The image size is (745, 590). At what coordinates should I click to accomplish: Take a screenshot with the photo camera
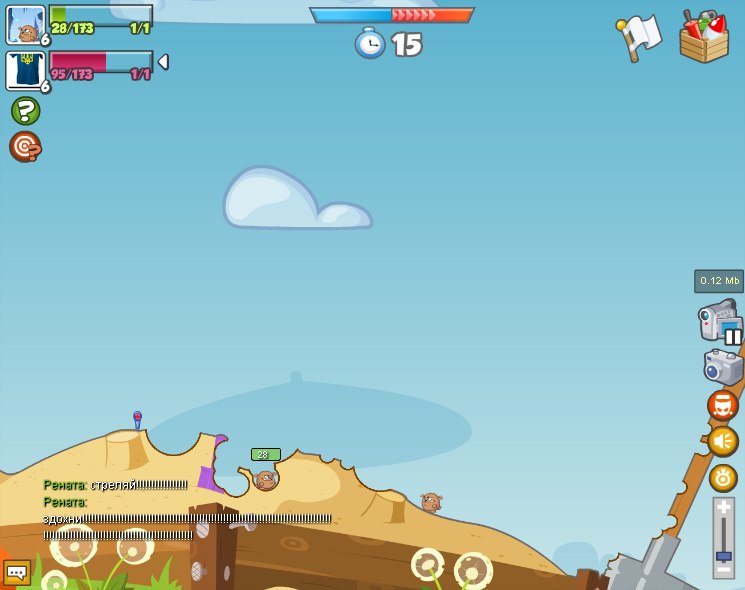tap(722, 366)
